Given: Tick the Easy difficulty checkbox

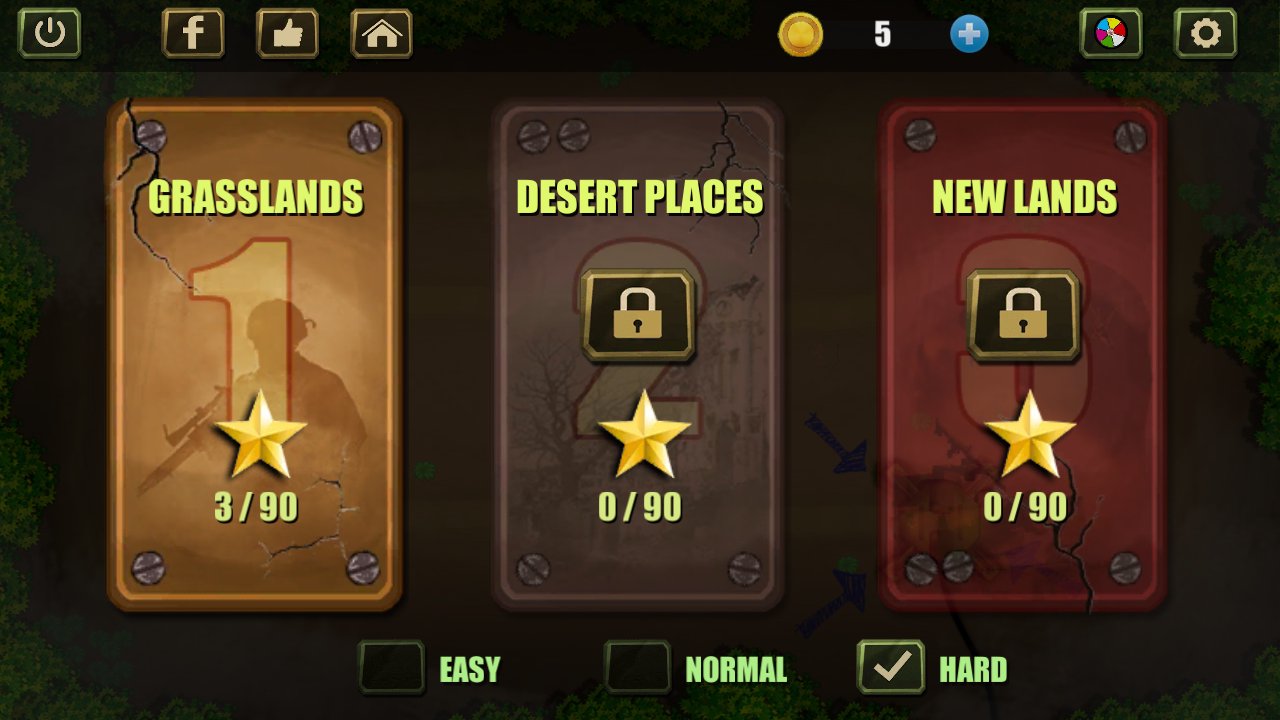Looking at the screenshot, I should (392, 667).
